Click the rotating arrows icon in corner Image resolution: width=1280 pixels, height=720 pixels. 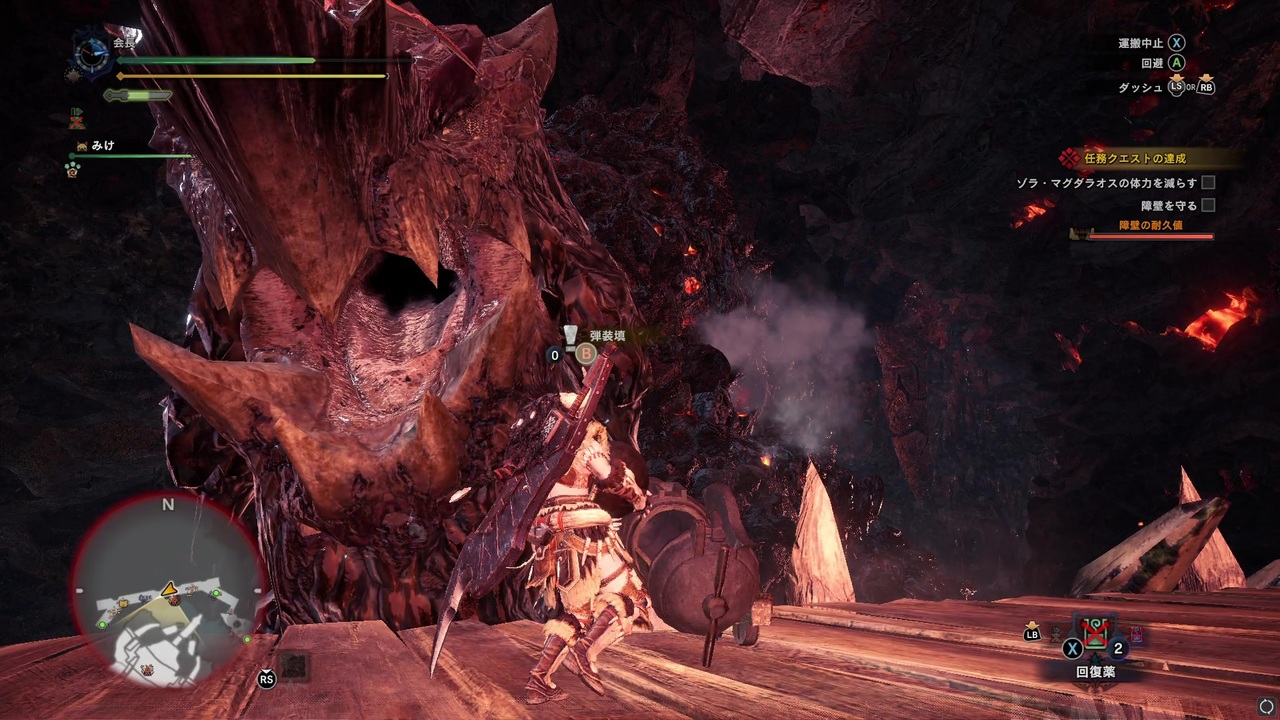[x=1266, y=706]
